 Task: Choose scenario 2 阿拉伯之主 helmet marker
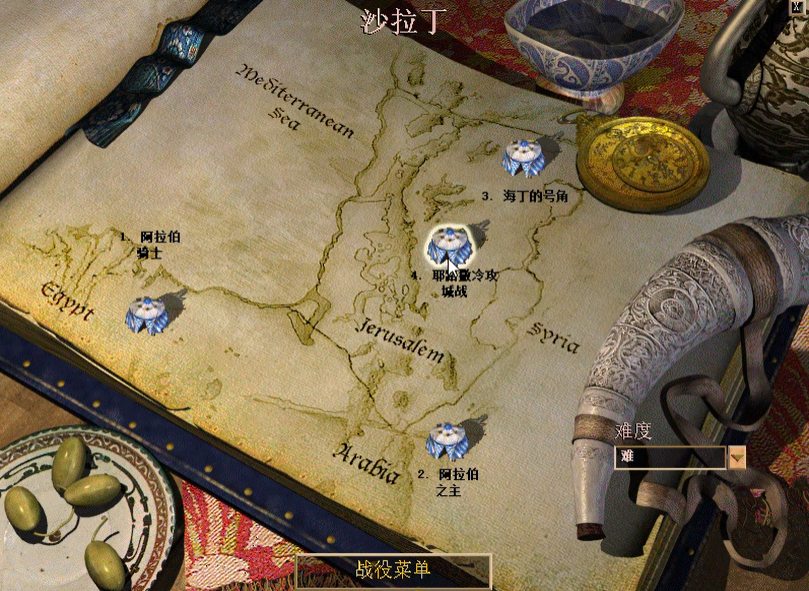tap(444, 440)
